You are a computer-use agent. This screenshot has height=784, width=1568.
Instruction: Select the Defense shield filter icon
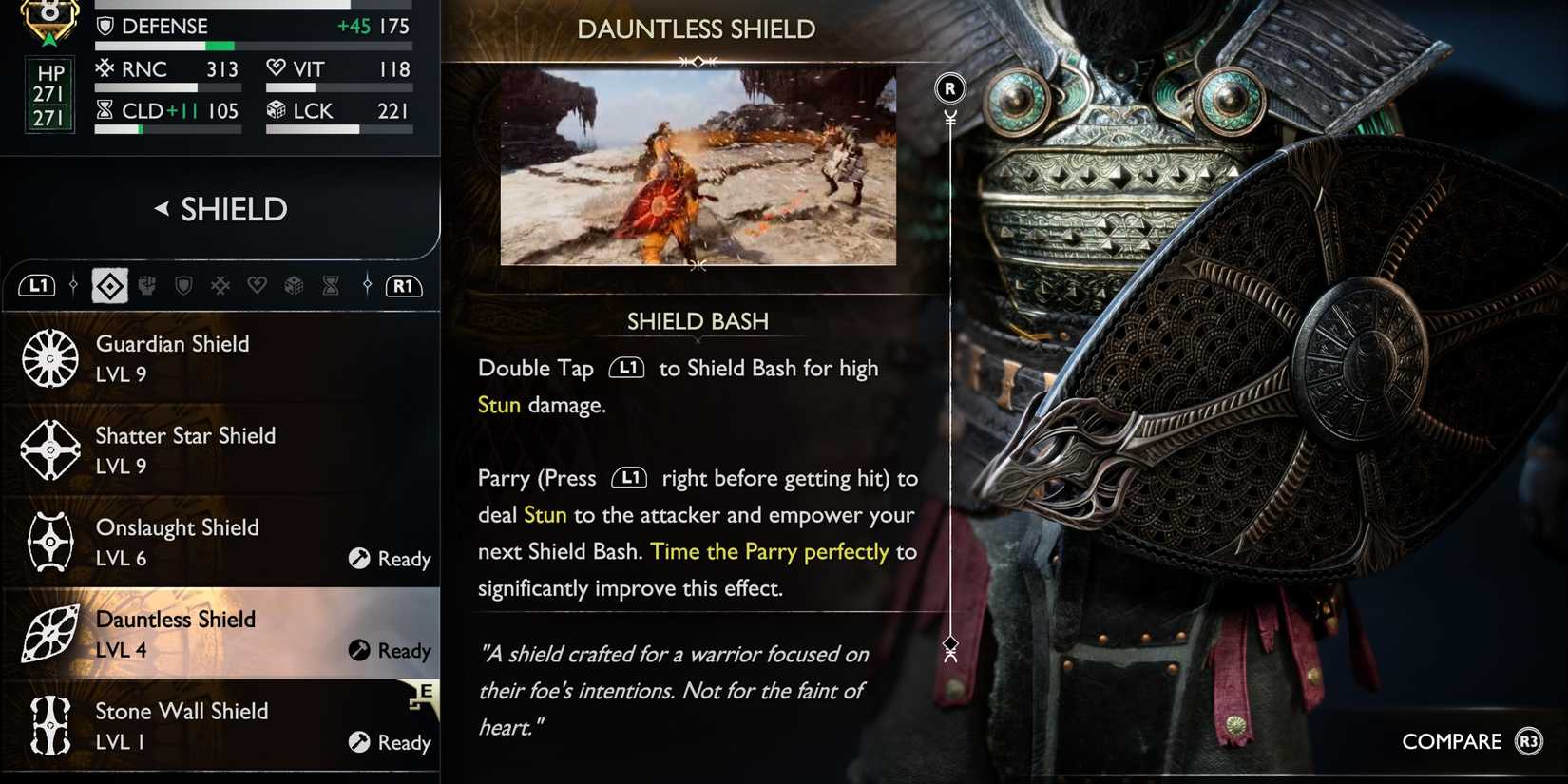click(183, 285)
